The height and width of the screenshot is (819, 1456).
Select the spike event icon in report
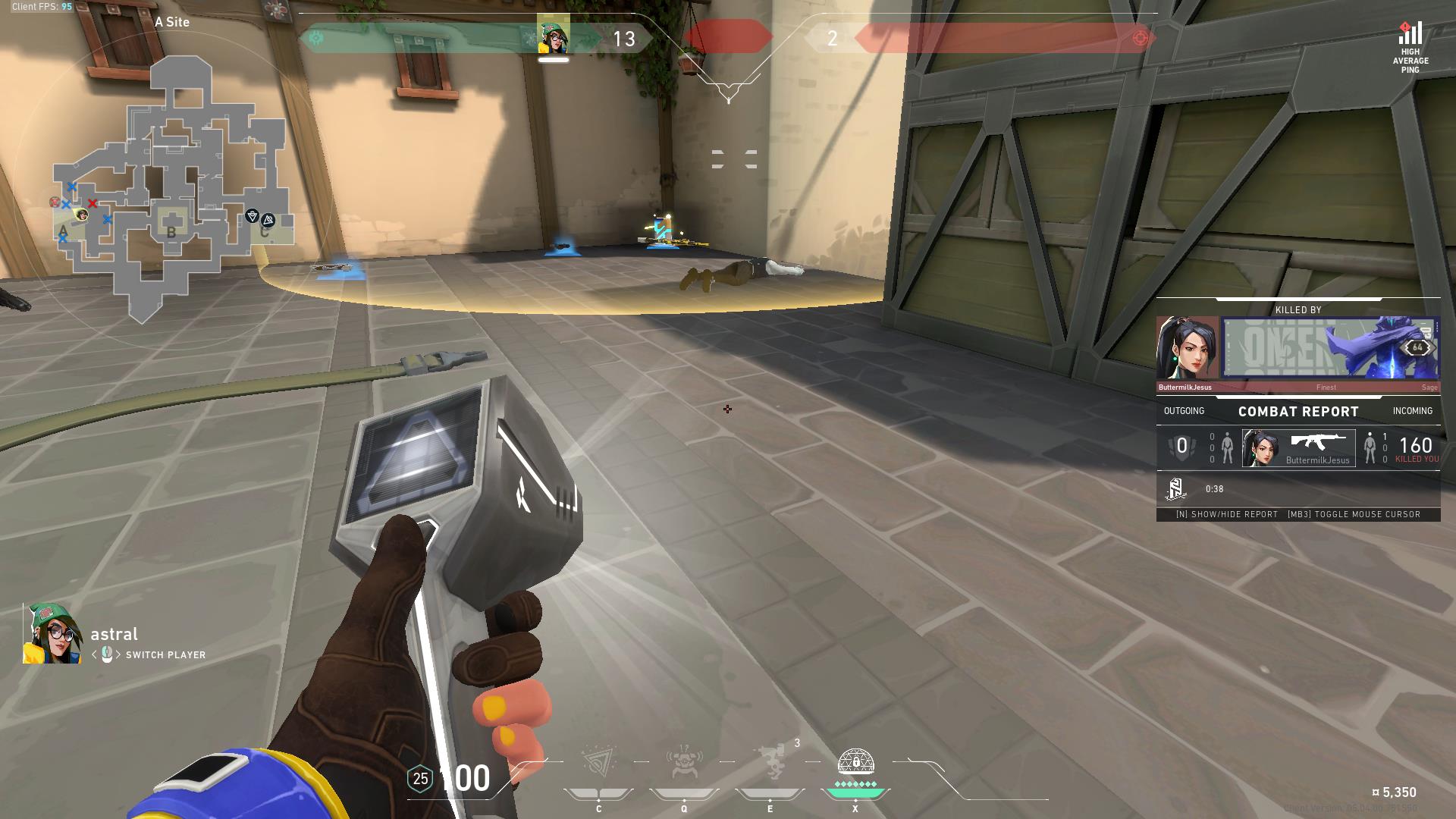[1175, 489]
